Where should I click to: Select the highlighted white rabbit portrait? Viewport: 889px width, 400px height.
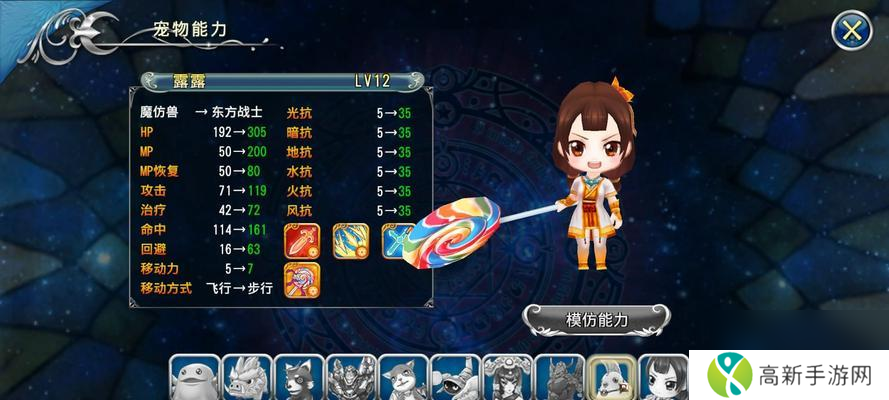pyautogui.click(x=611, y=379)
